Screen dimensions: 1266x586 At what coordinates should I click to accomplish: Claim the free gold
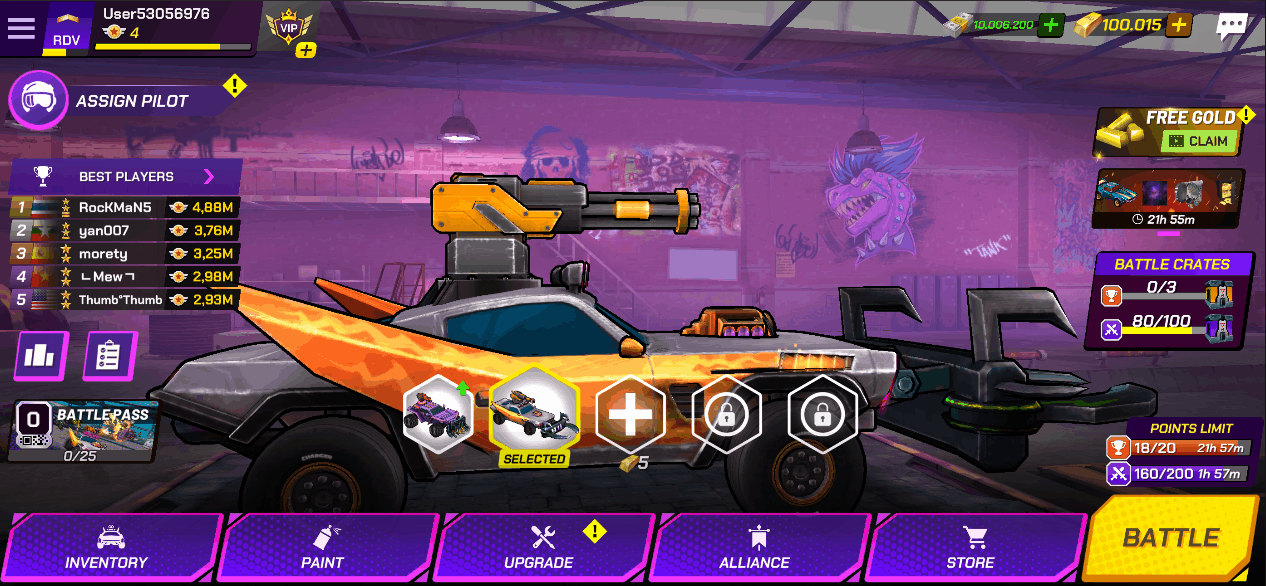(x=1199, y=141)
